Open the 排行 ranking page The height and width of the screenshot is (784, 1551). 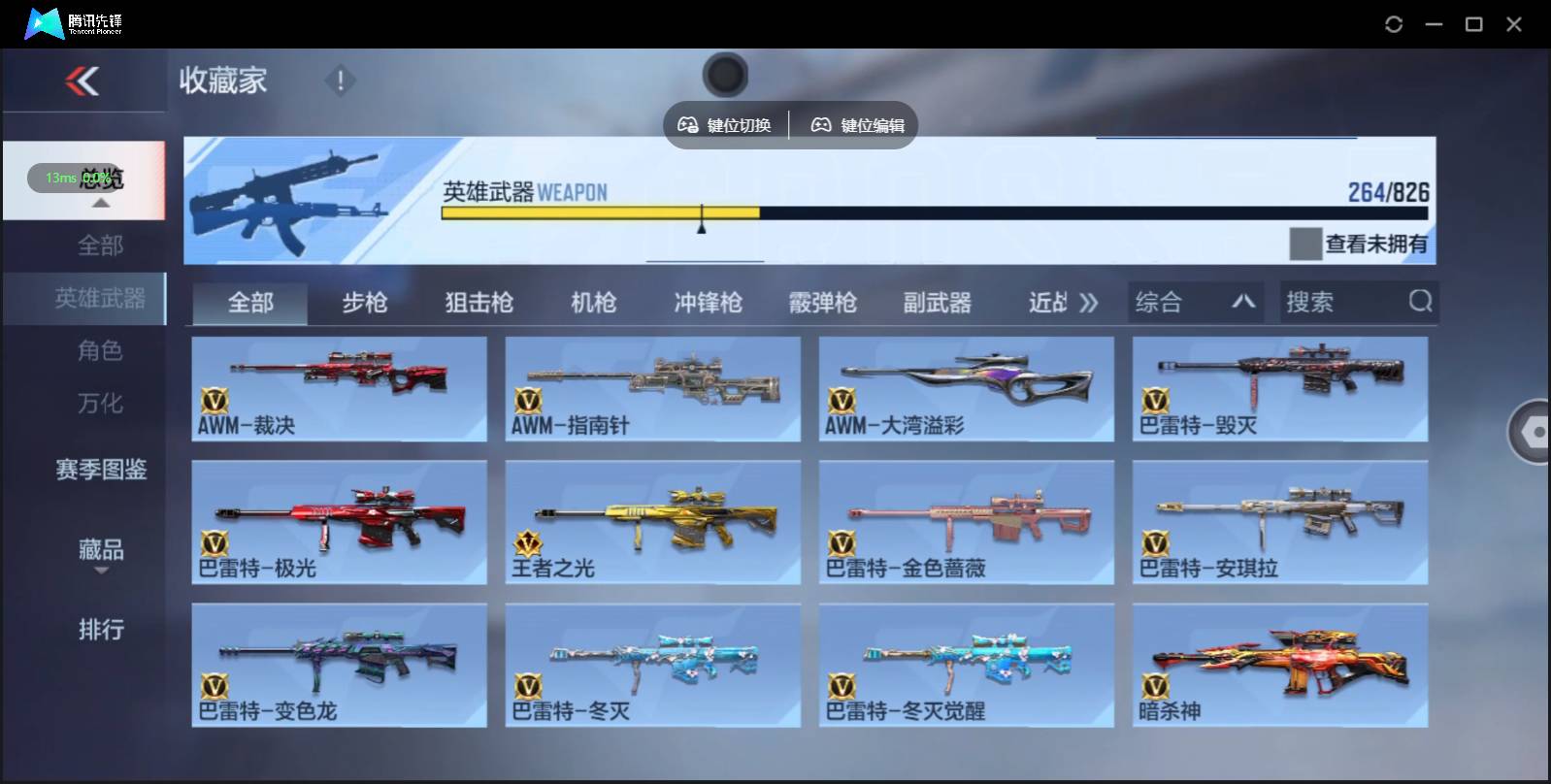coord(100,630)
